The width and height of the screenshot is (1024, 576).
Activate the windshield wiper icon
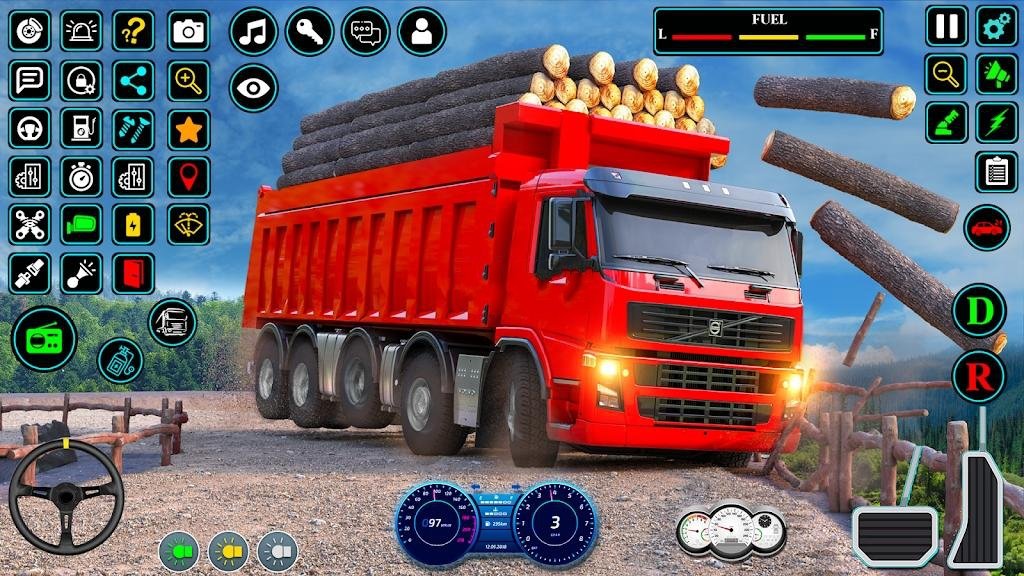coord(188,224)
